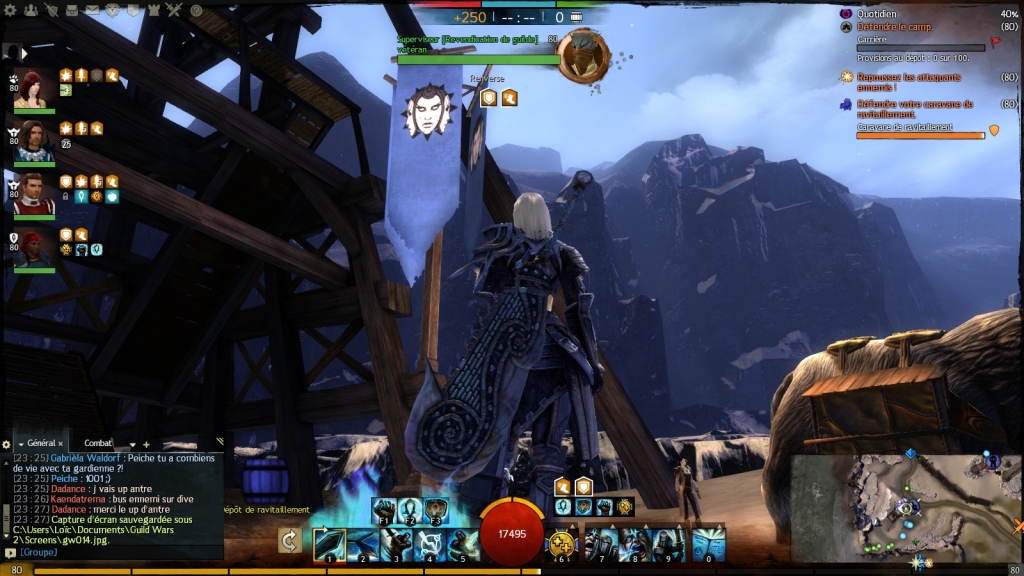
Task: Open the crossed swords PvP icon
Action: tap(173, 11)
